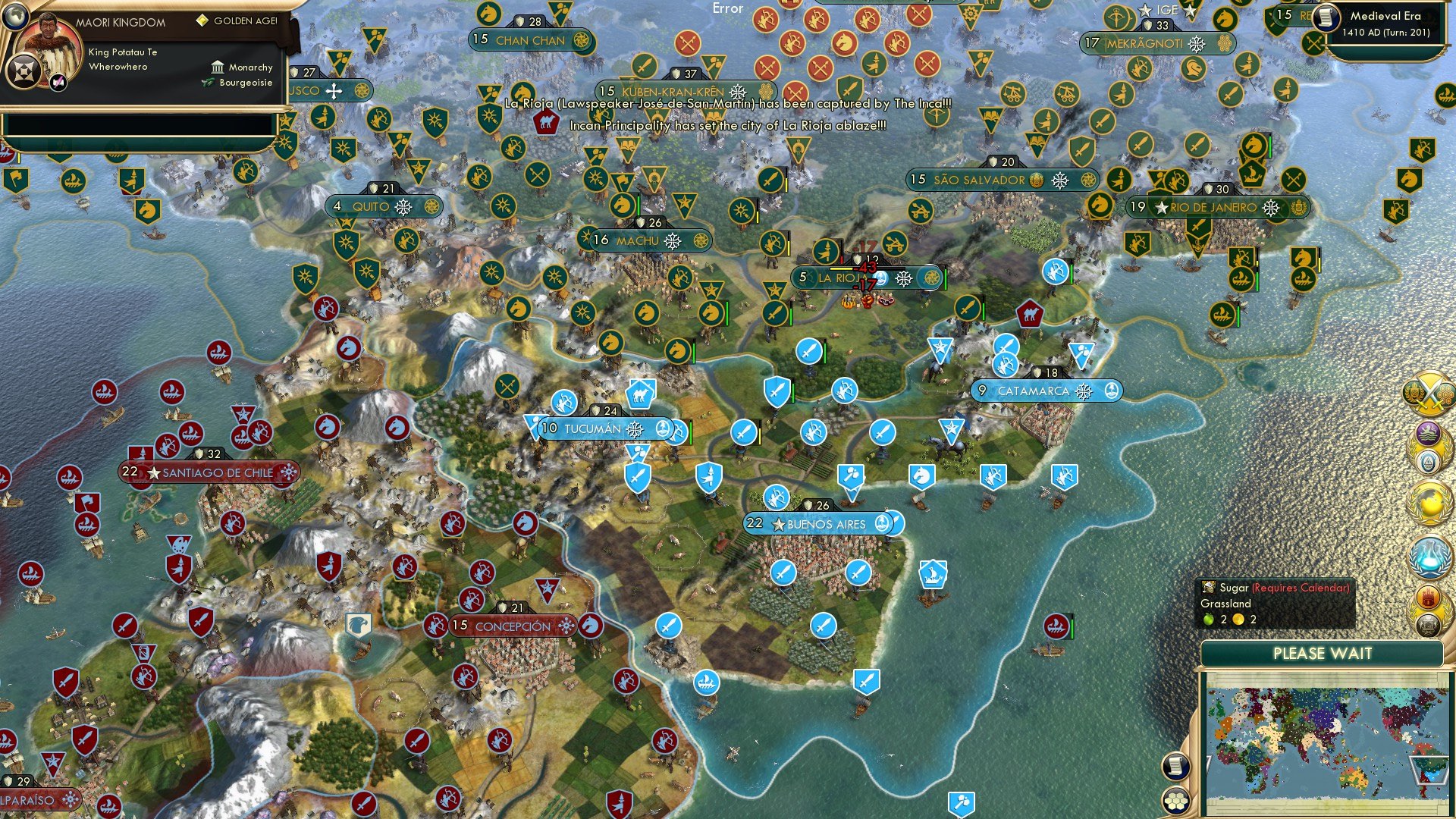Open the grey city overview icon below the castle

[1429, 626]
